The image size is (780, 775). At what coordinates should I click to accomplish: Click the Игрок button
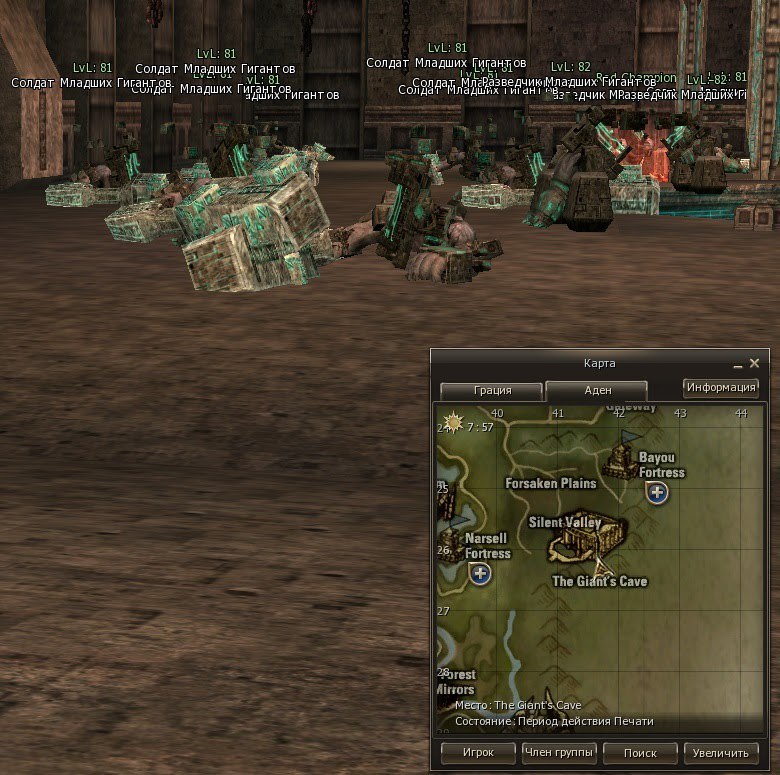click(479, 753)
